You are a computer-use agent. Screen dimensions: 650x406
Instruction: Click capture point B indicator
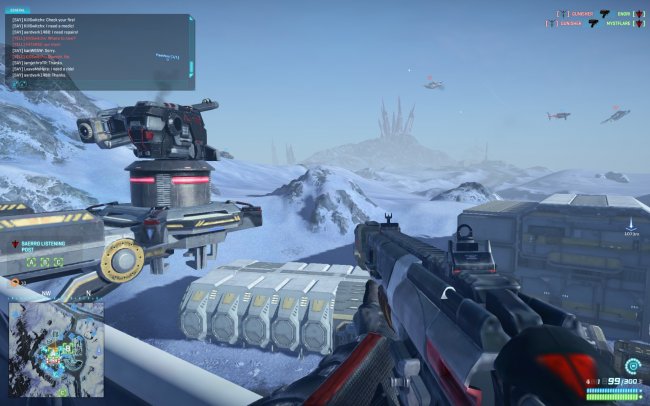(46, 263)
